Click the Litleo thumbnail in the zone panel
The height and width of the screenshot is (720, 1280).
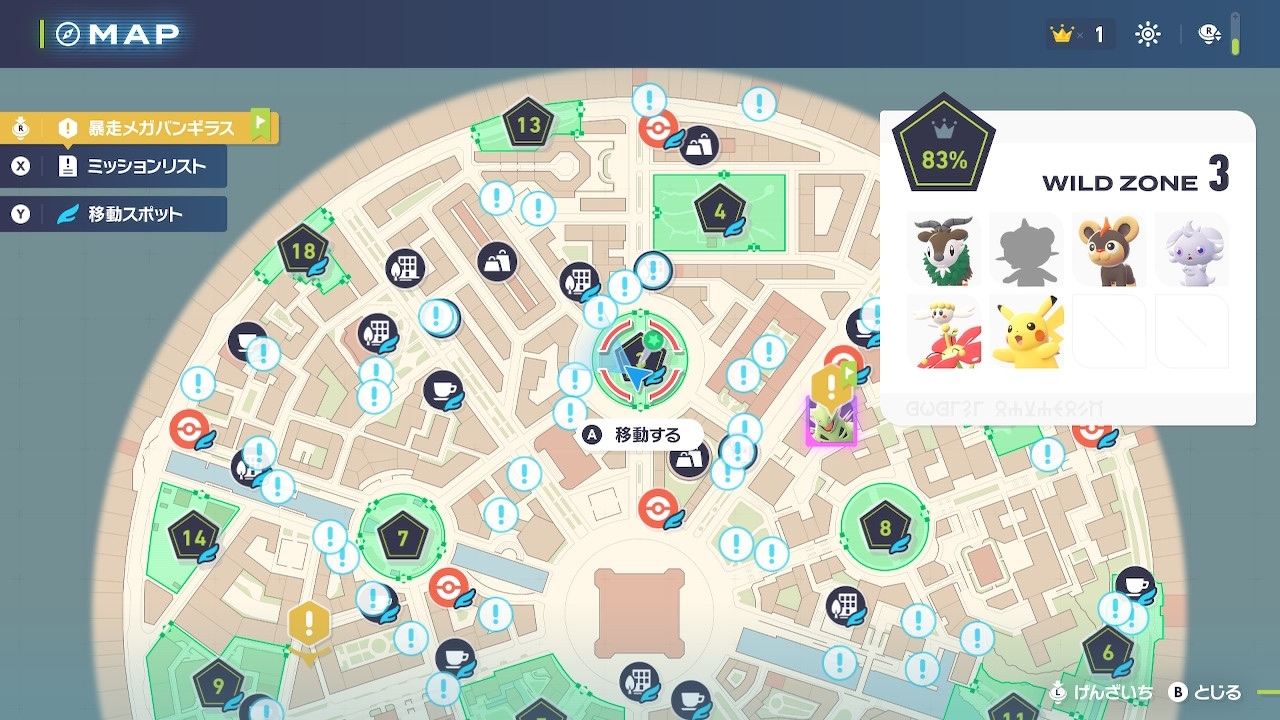tap(1108, 249)
